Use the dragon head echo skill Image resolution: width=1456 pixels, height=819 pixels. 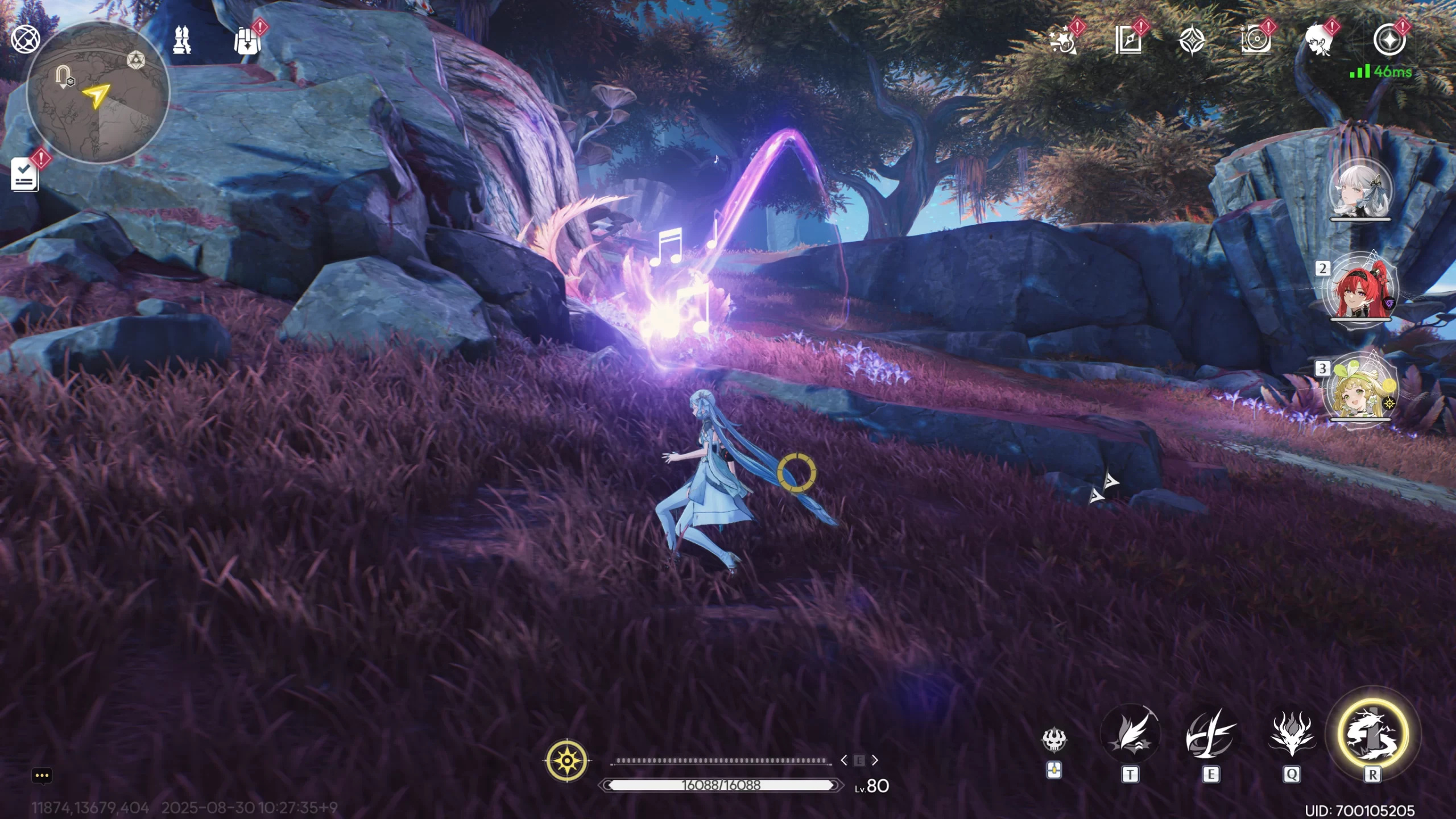click(x=1292, y=734)
